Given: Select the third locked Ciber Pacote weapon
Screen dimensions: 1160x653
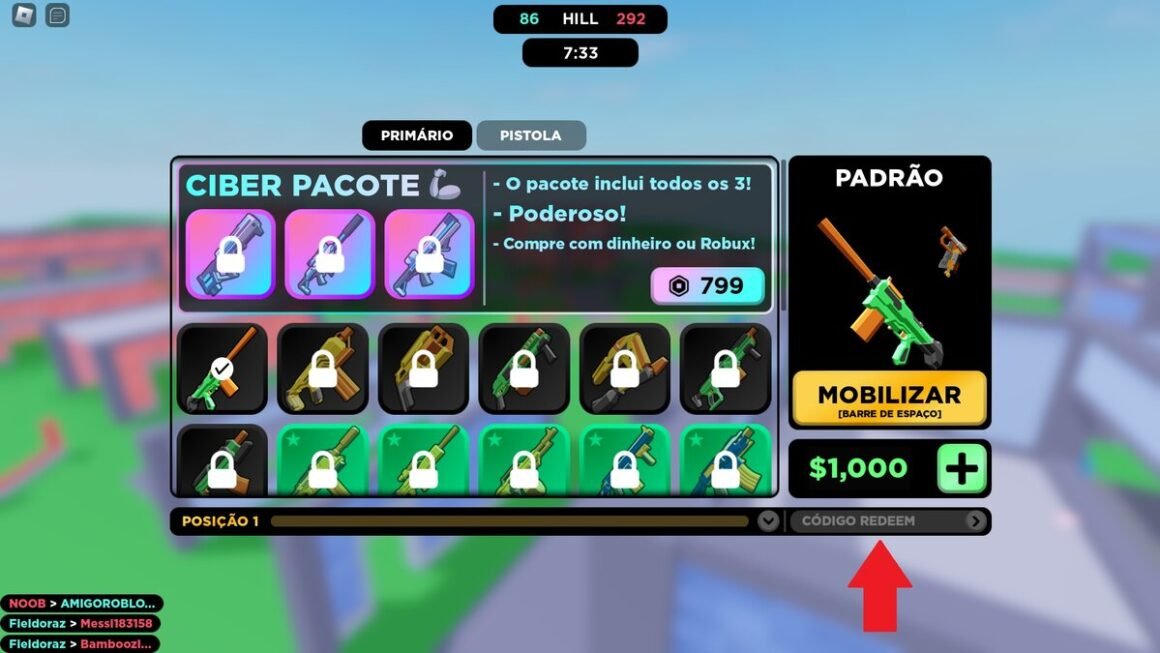Looking at the screenshot, I should pyautogui.click(x=429, y=254).
